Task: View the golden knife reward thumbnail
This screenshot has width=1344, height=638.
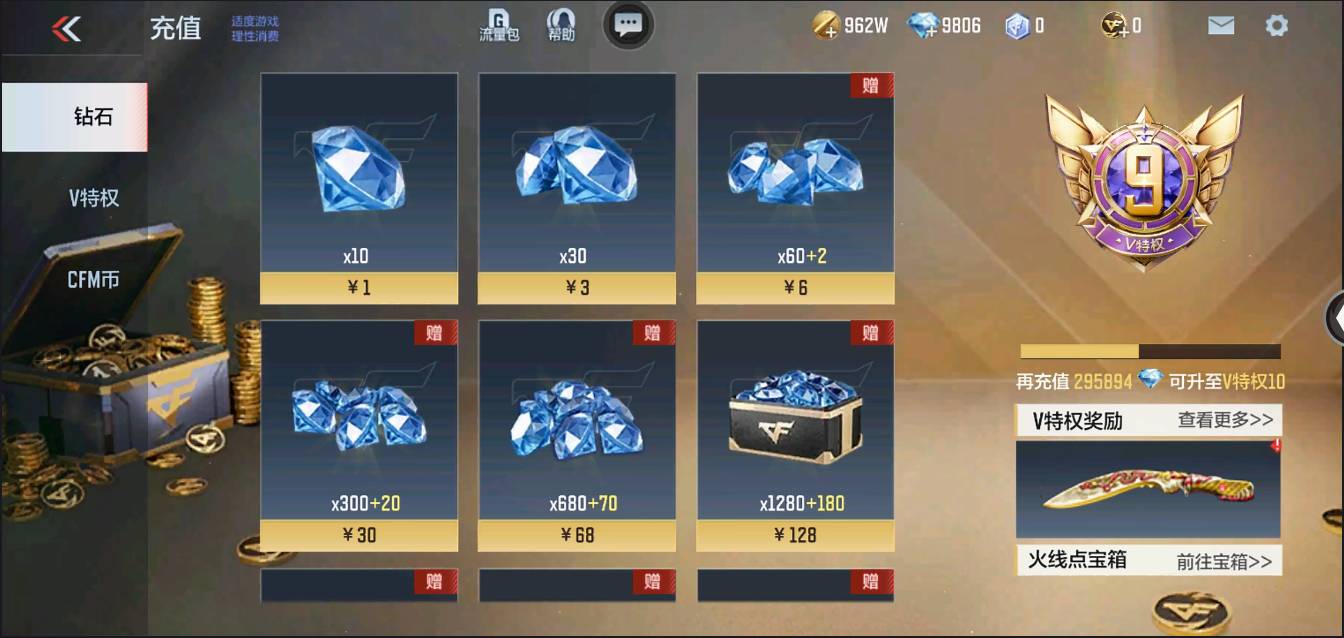Action: tap(1148, 490)
